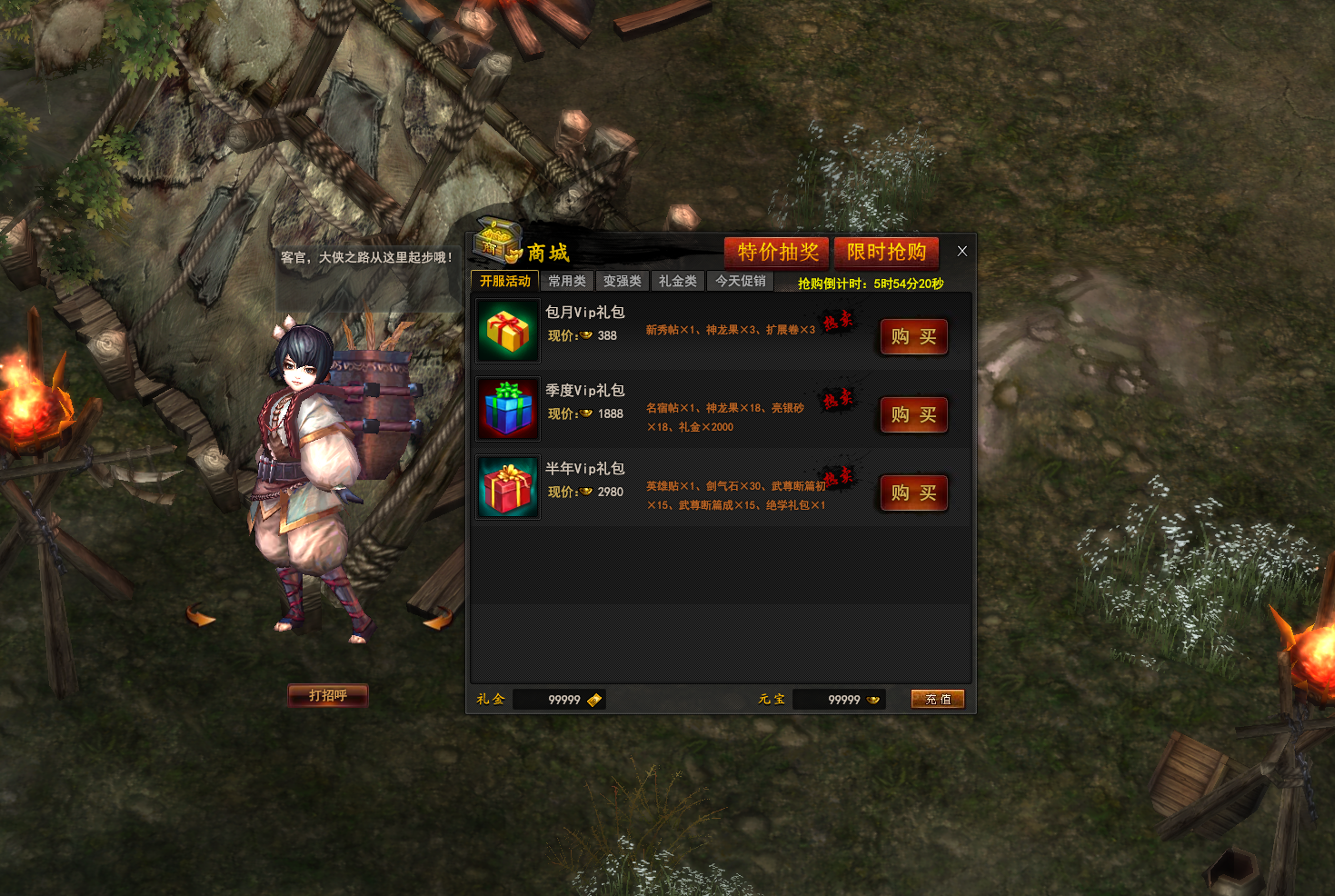Select the 包月Vip礼包 yellow gift icon
Image resolution: width=1335 pixels, height=896 pixels.
click(508, 331)
